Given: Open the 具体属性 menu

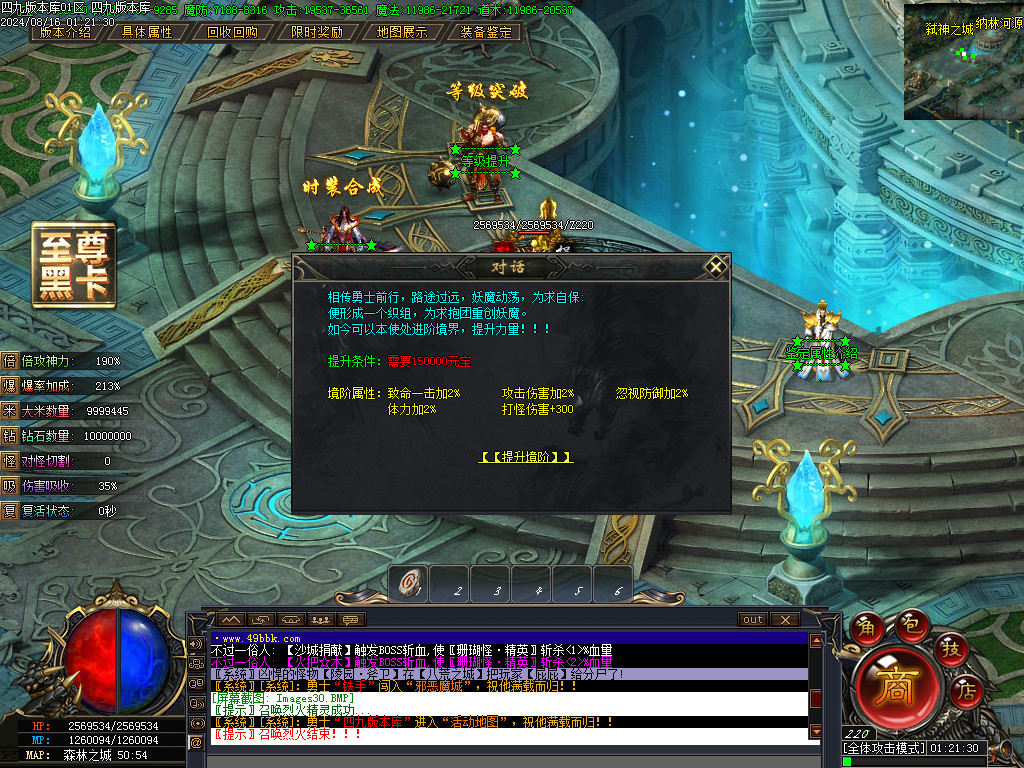Looking at the screenshot, I should [x=147, y=32].
